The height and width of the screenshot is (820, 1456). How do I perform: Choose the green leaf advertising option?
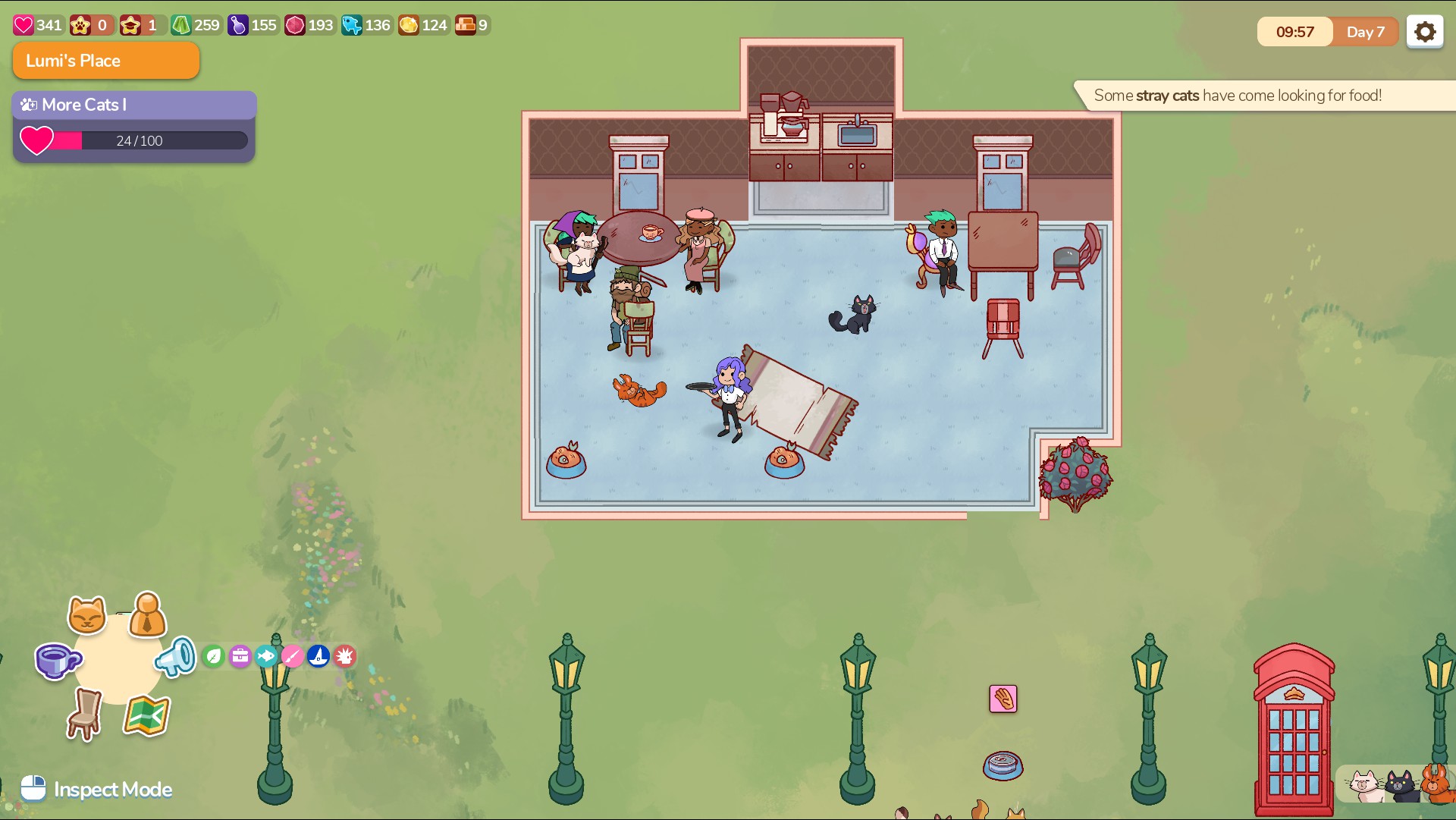pos(214,656)
